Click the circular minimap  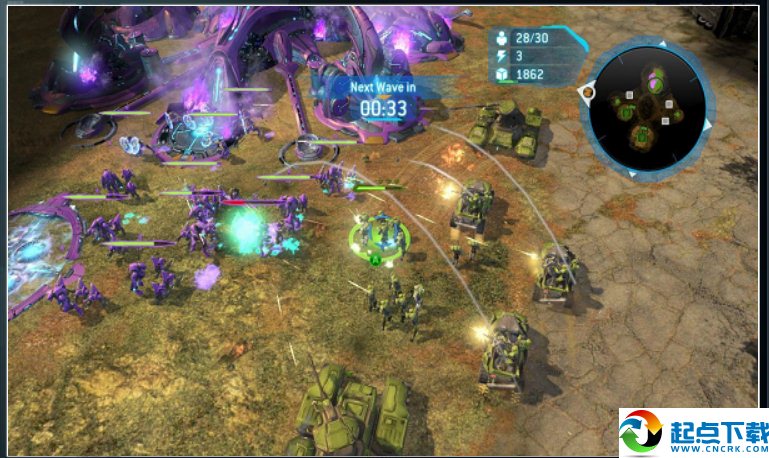point(646,110)
